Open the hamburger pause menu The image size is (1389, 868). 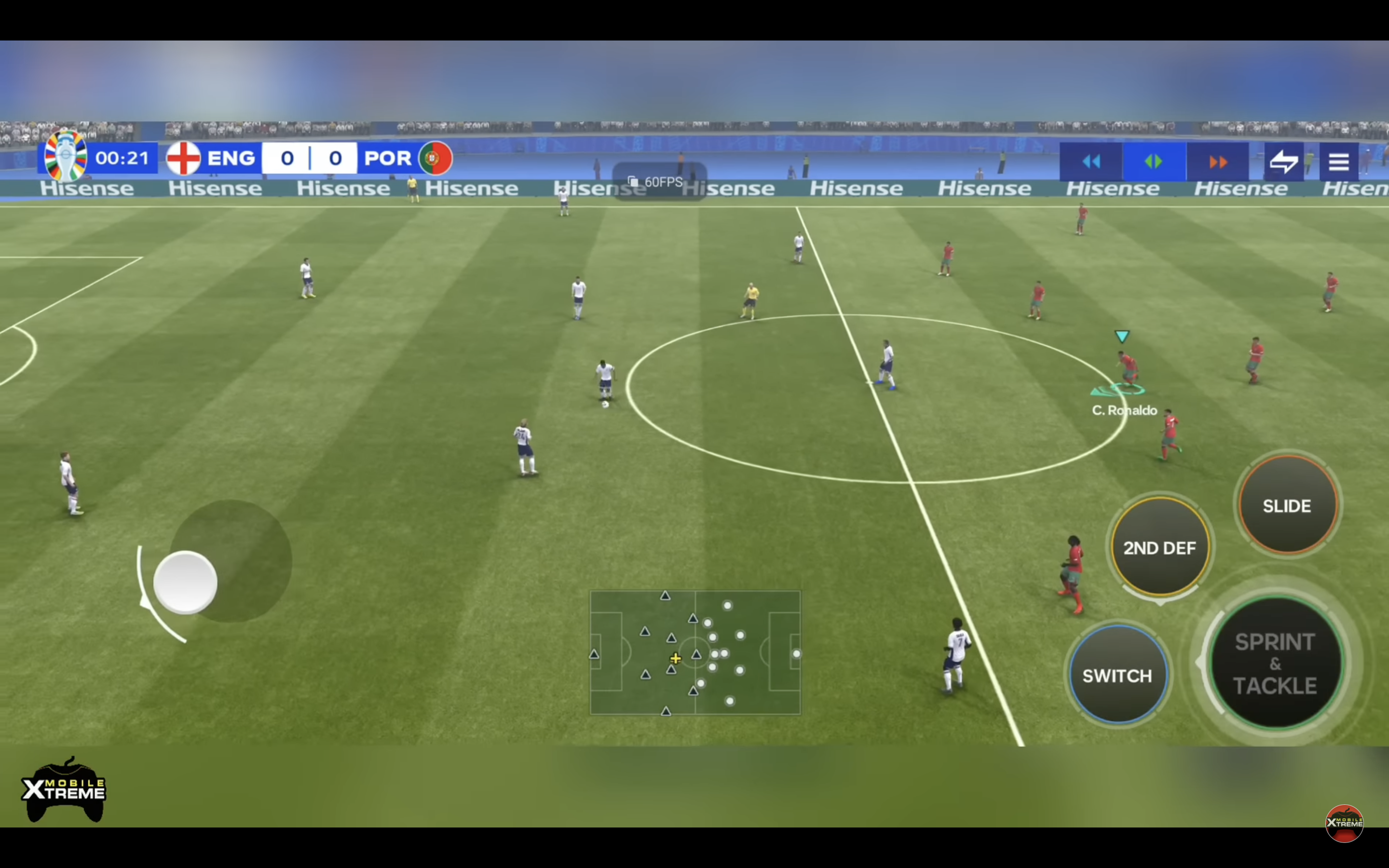[1340, 162]
